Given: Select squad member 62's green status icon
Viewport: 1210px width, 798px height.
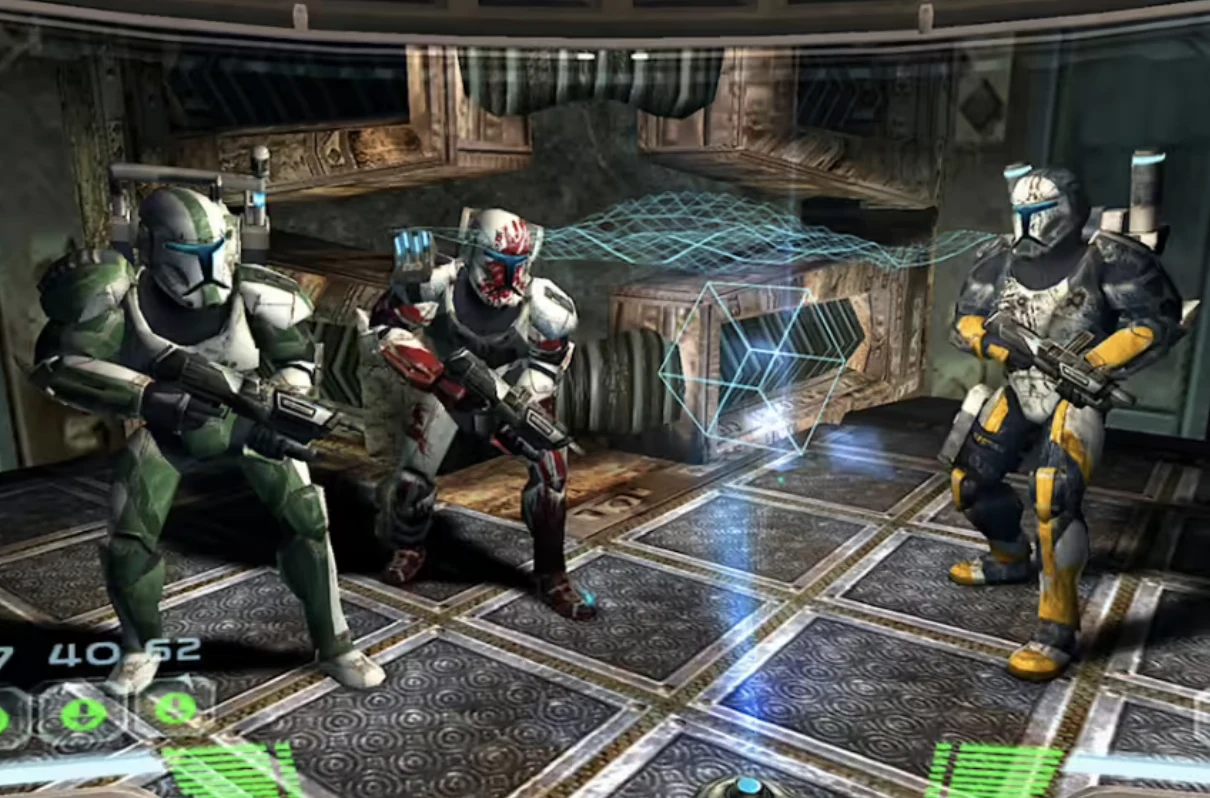Looking at the screenshot, I should 176,709.
